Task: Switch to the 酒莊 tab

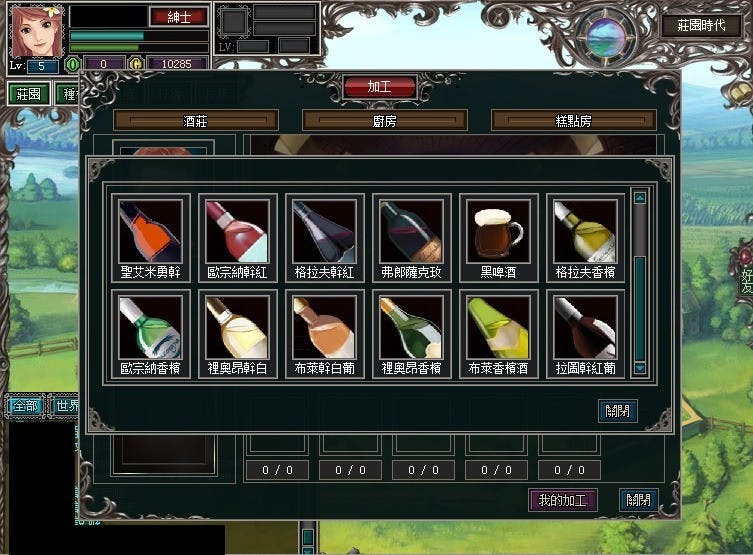Action: (194, 120)
